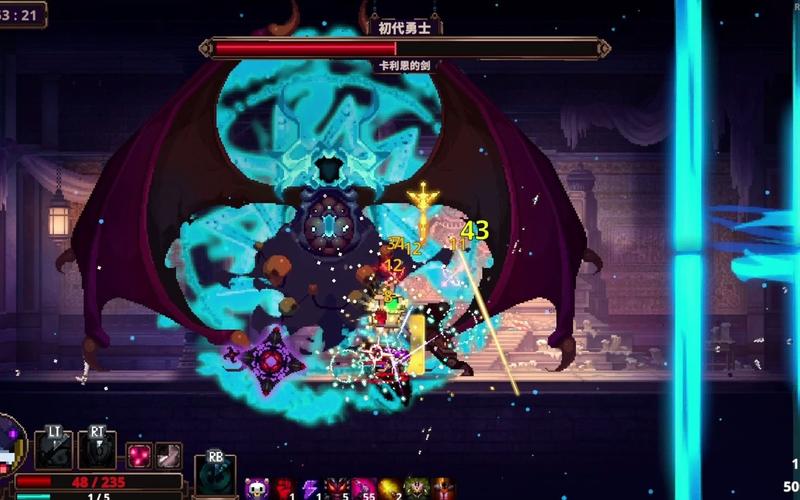Open the player skull portrait
800x500 pixels.
[10, 448]
